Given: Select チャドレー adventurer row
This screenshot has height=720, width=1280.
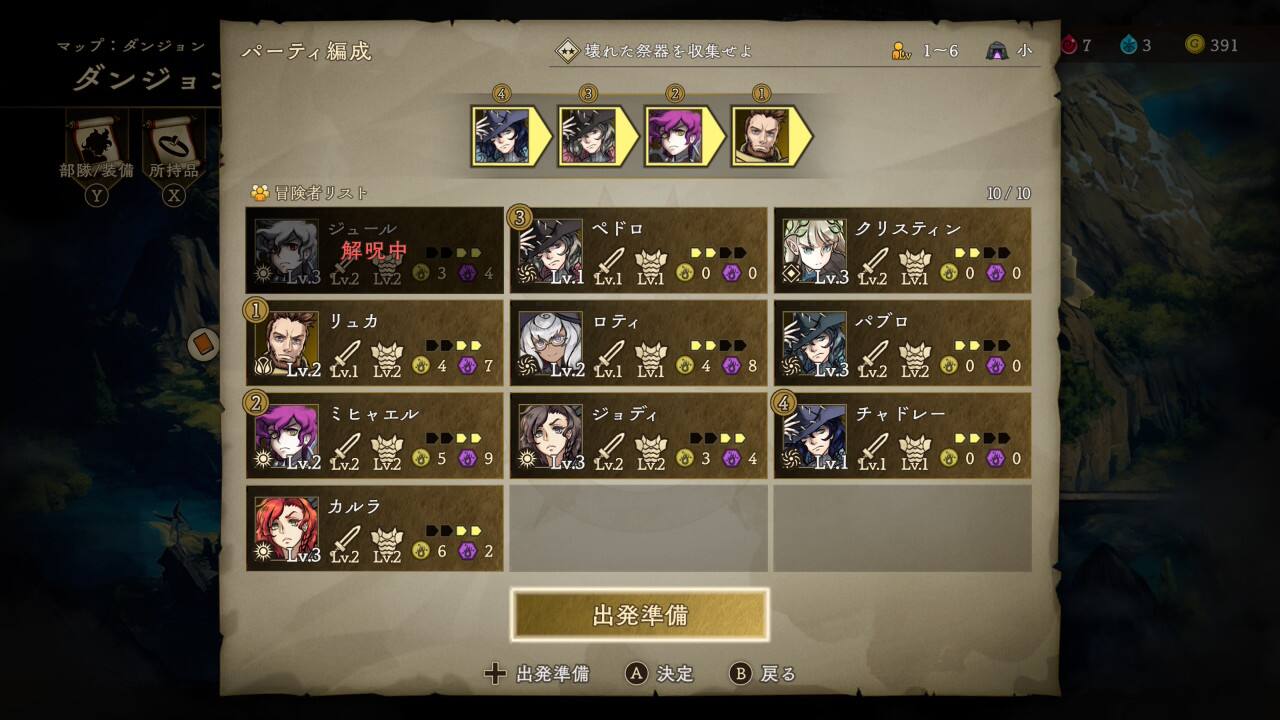Looking at the screenshot, I should (x=902, y=436).
